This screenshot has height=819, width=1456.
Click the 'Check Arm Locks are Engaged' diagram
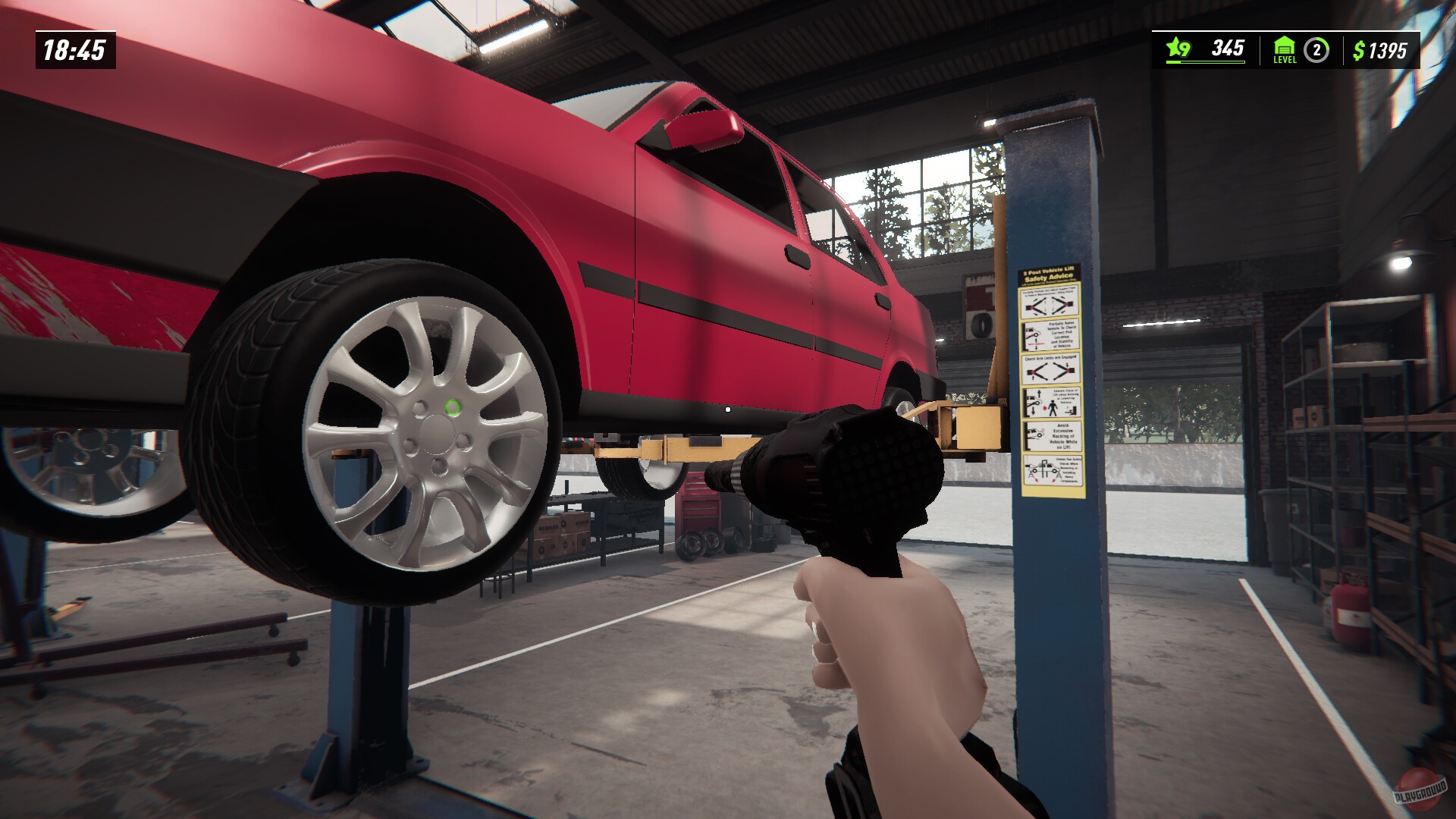click(x=1053, y=368)
